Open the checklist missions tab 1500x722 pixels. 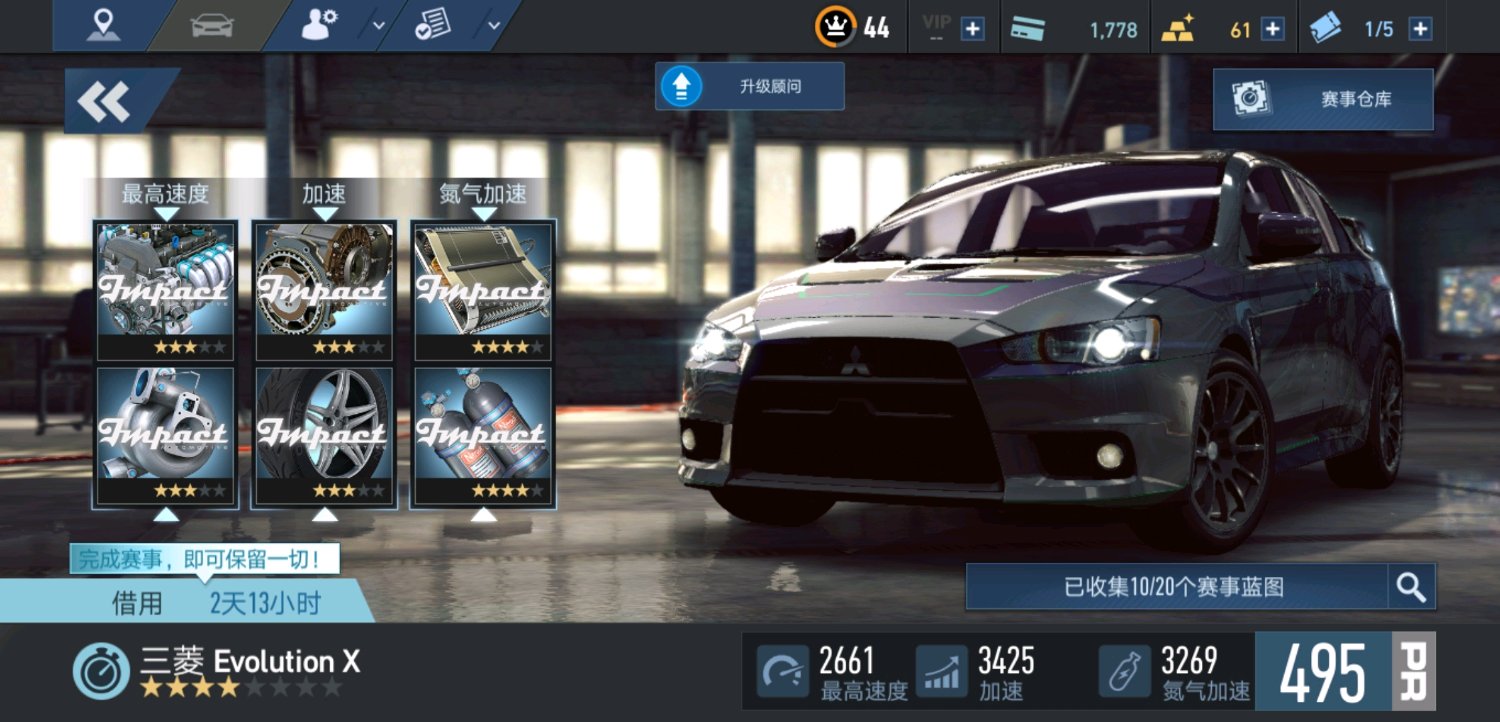pyautogui.click(x=434, y=26)
